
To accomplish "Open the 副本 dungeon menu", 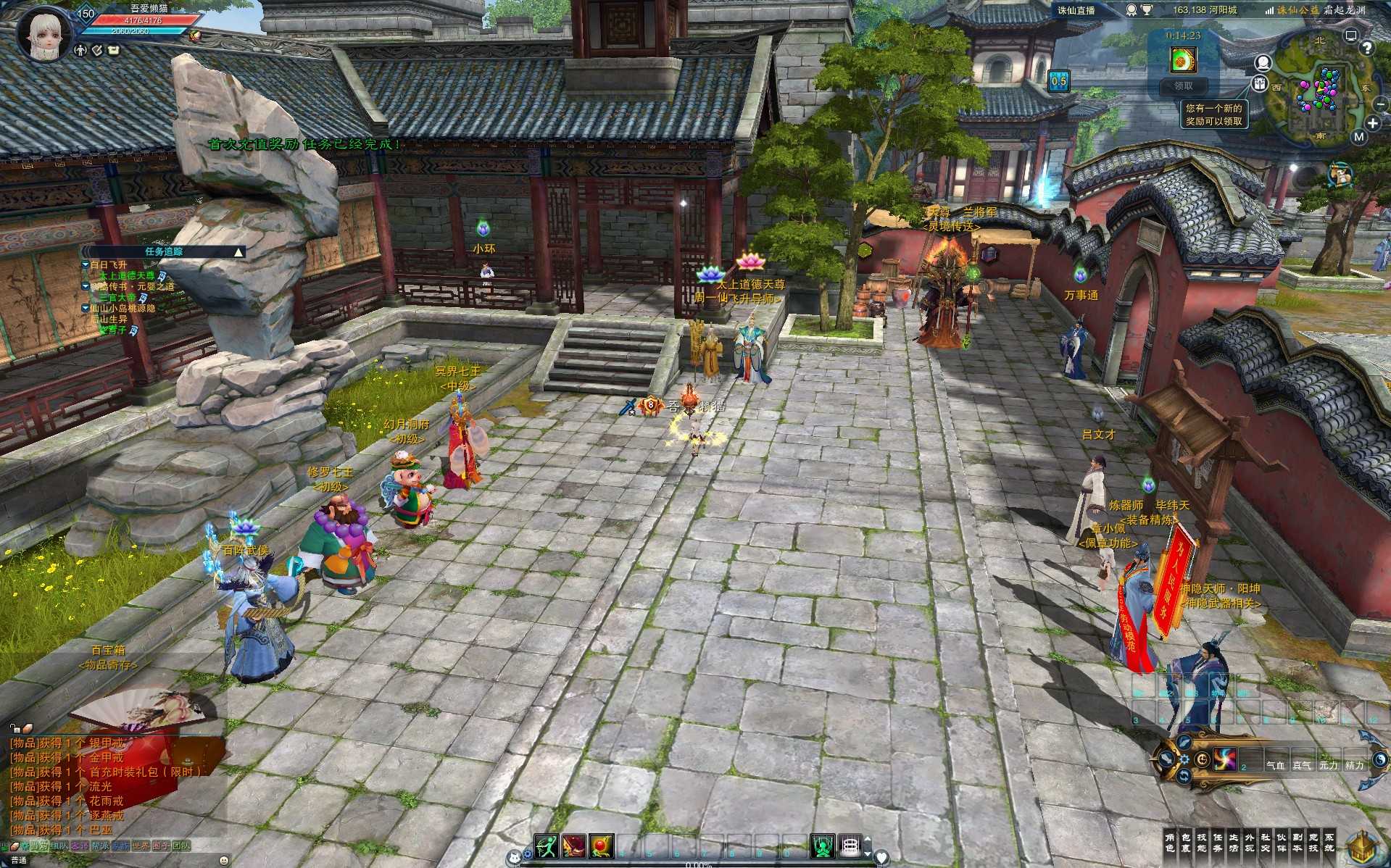I will click(1297, 843).
